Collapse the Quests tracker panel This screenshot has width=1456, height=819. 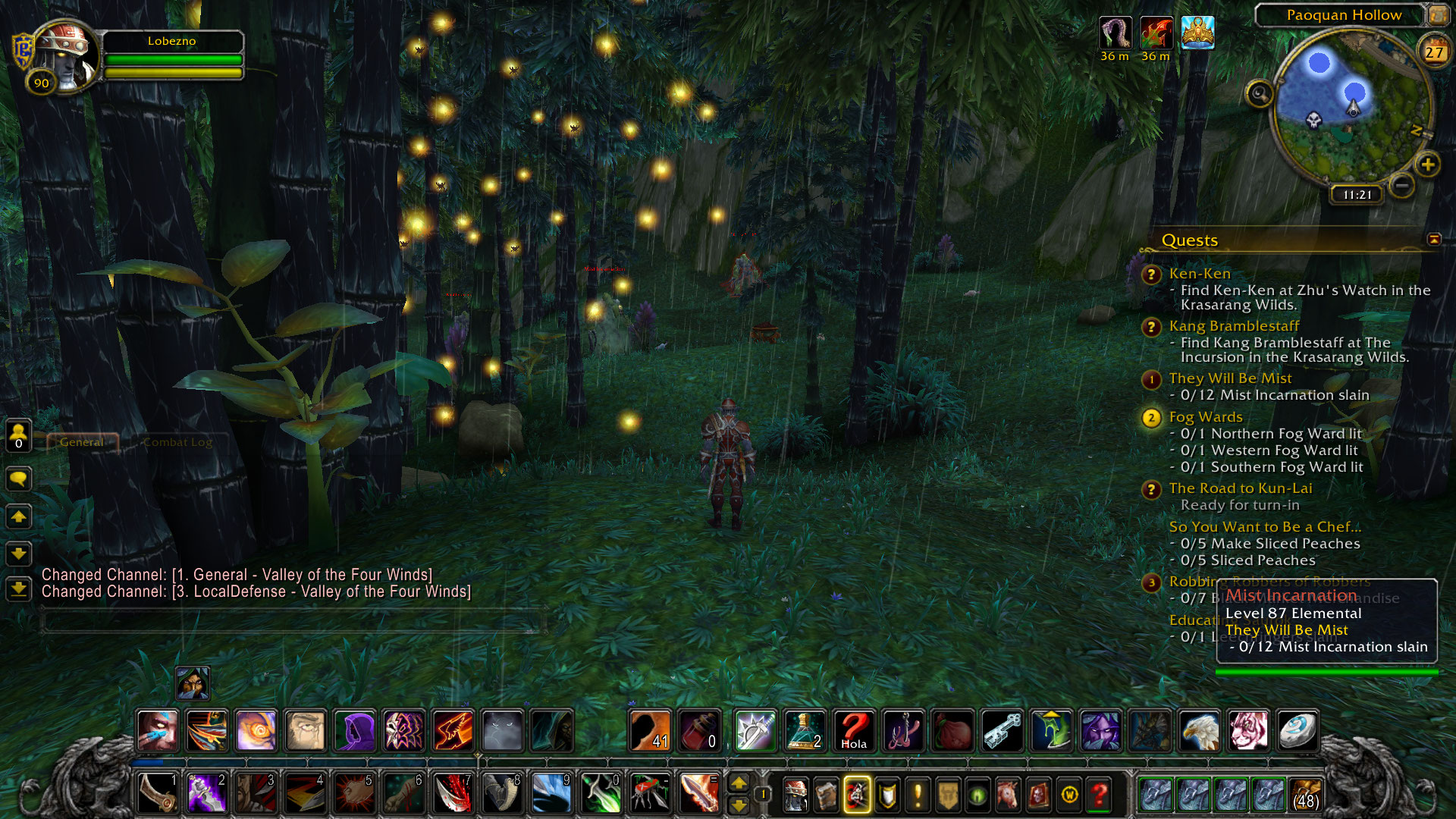tap(1434, 240)
